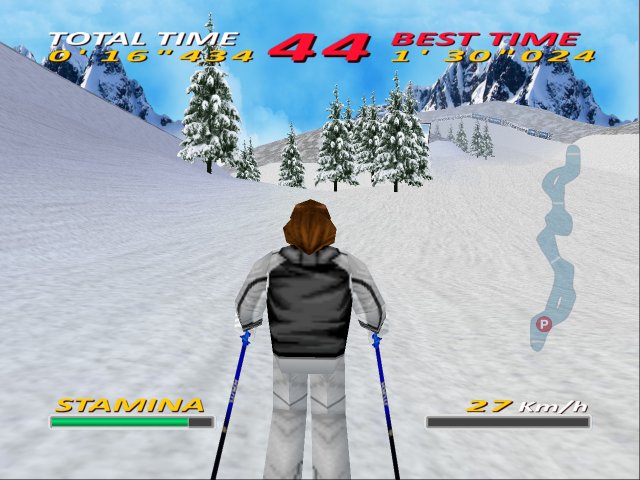
Task: Select the red P player marker
Action: pos(543,323)
